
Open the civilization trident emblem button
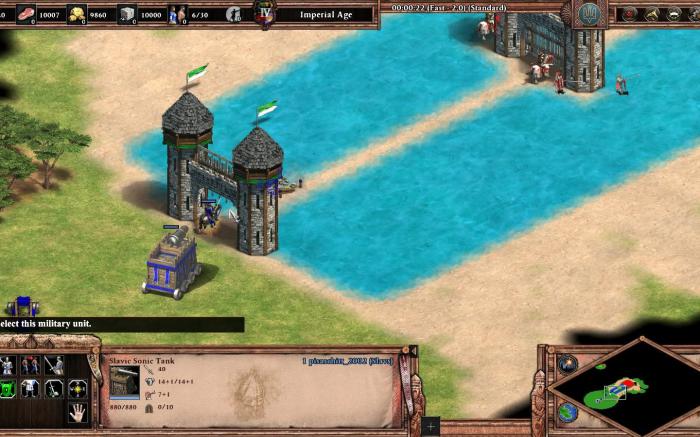587,13
